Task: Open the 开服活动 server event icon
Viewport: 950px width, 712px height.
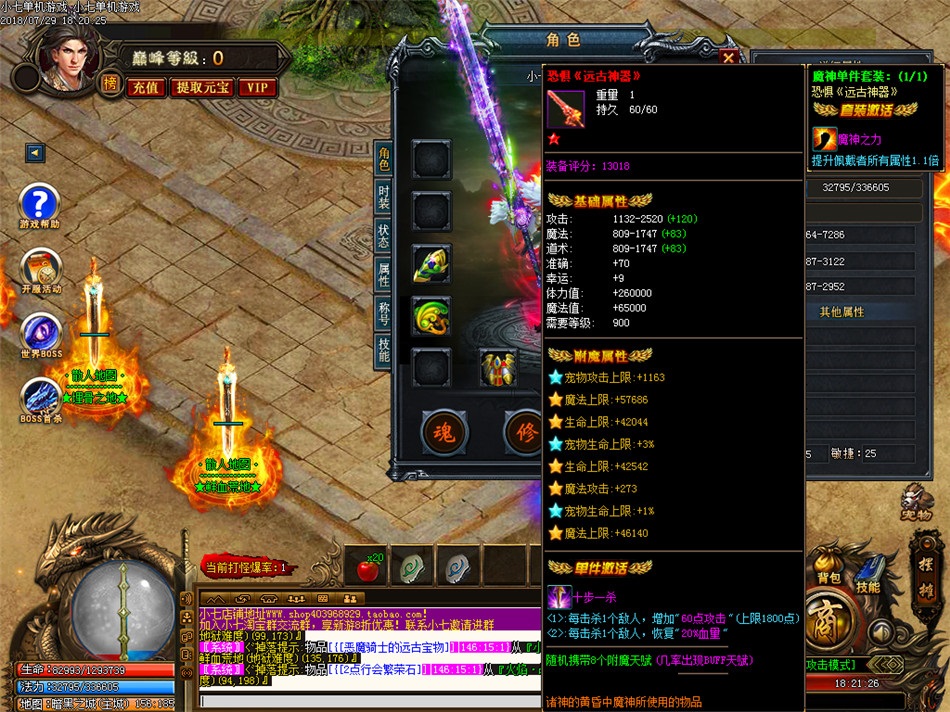Action: (41, 268)
